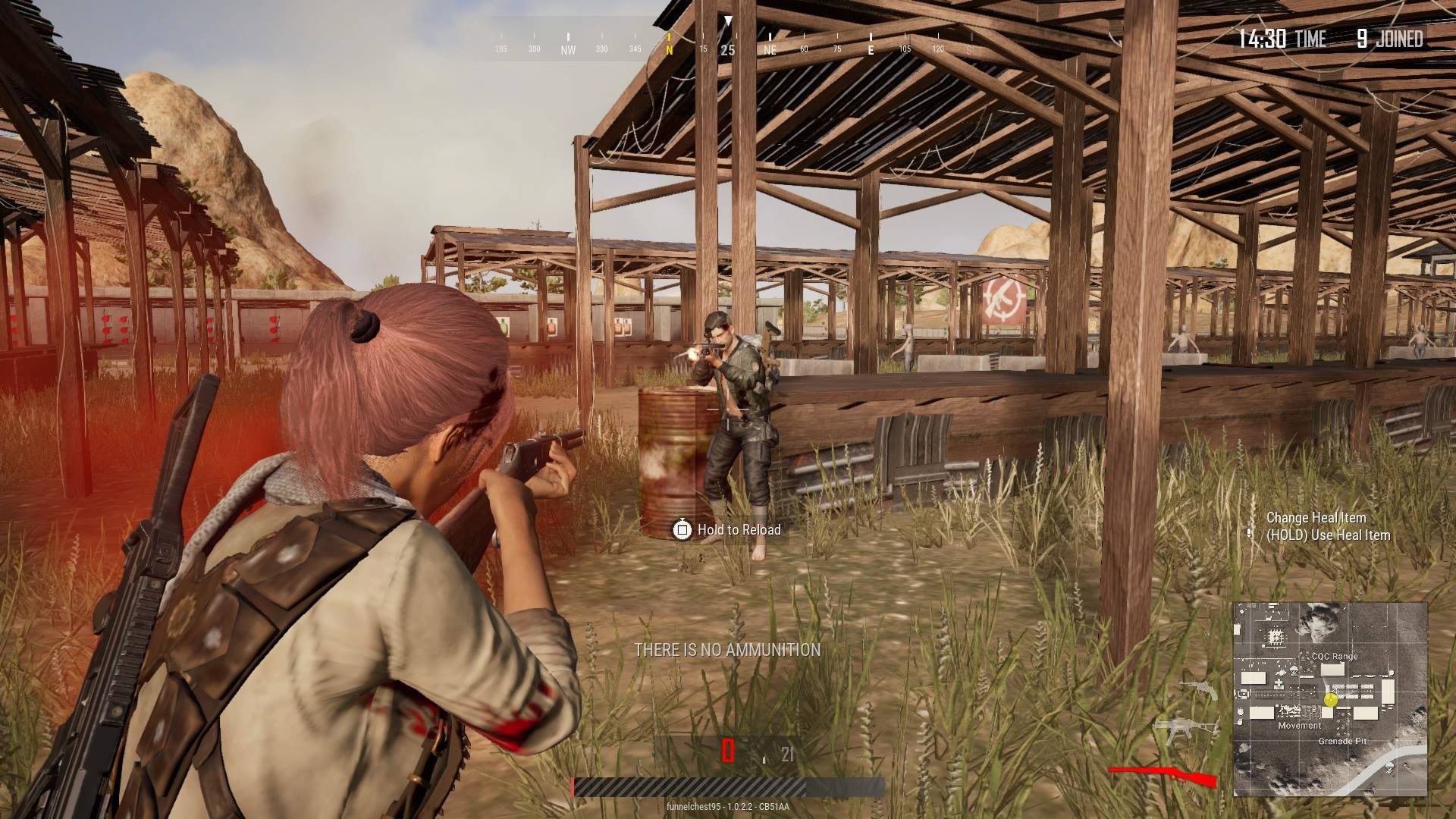Click the Movement area label on the minimap
Screen dimensions: 1456x819
coord(1300,726)
